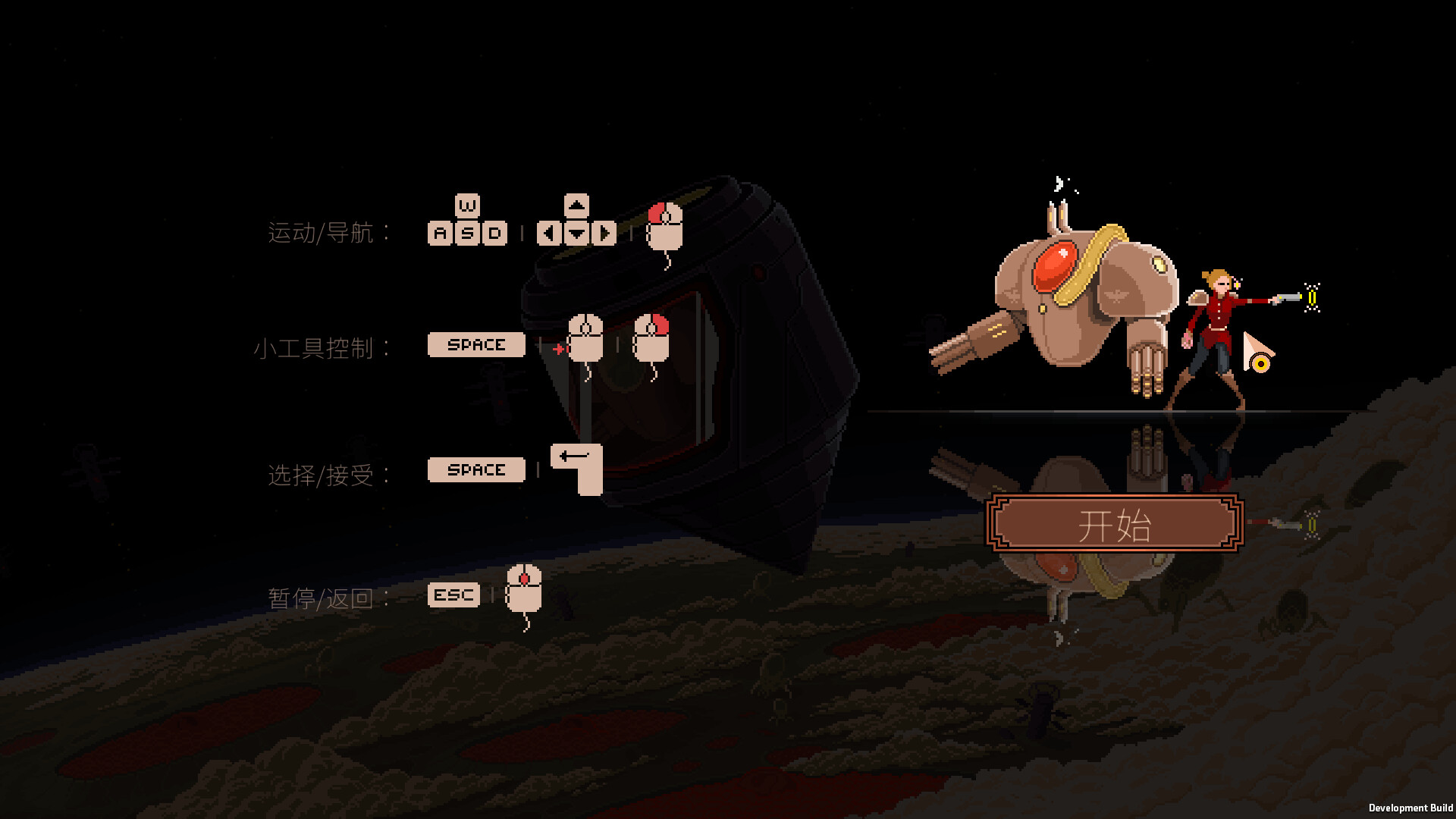Select the ESC key icon
Viewport: 1456px width, 819px height.
(453, 595)
